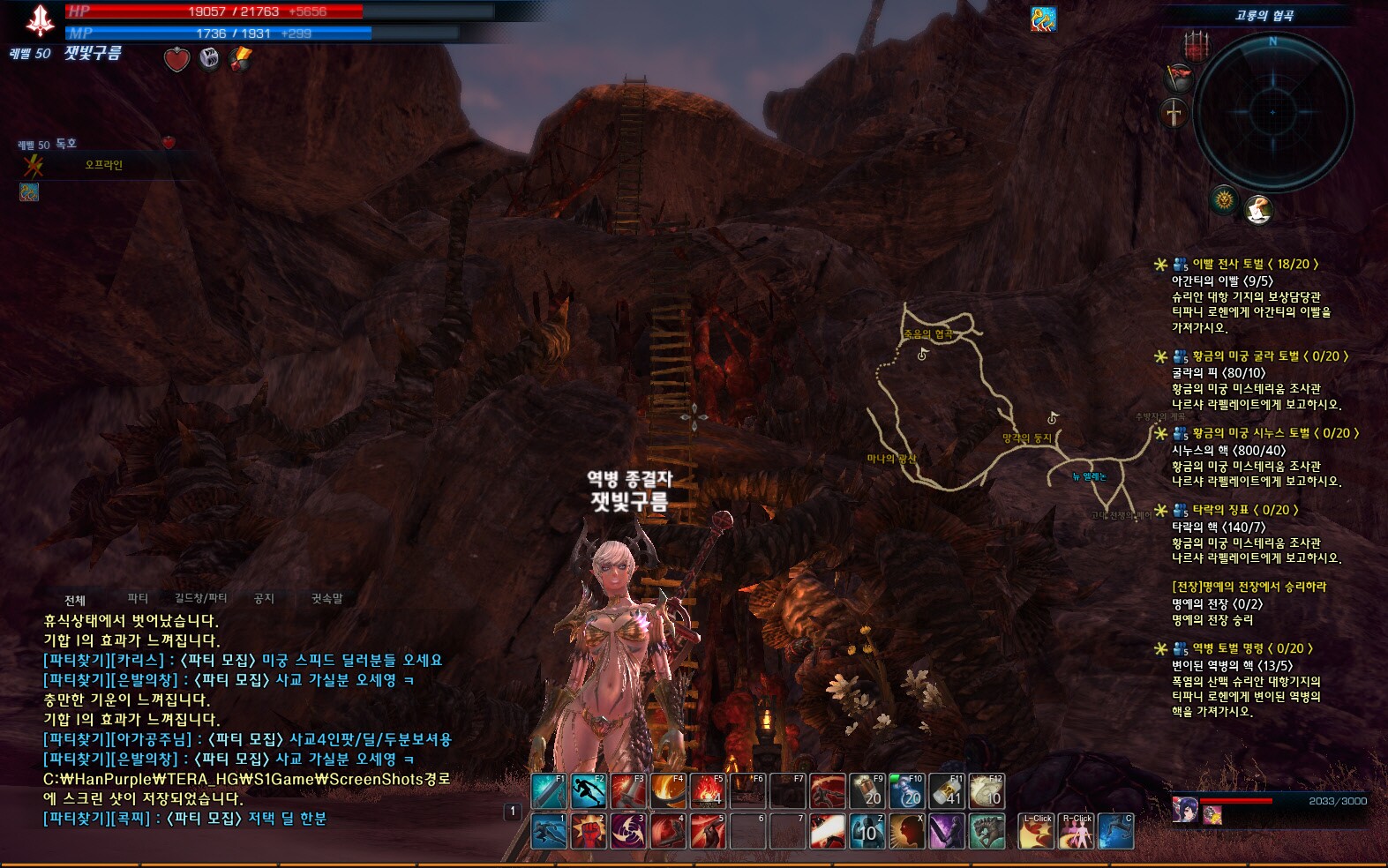Open the spiked gate icon near minimap
This screenshot has height=868, width=1388.
tap(1196, 45)
